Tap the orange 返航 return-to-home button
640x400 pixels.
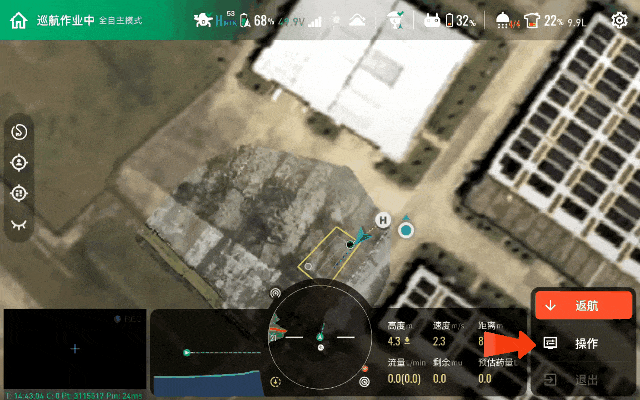(583, 304)
